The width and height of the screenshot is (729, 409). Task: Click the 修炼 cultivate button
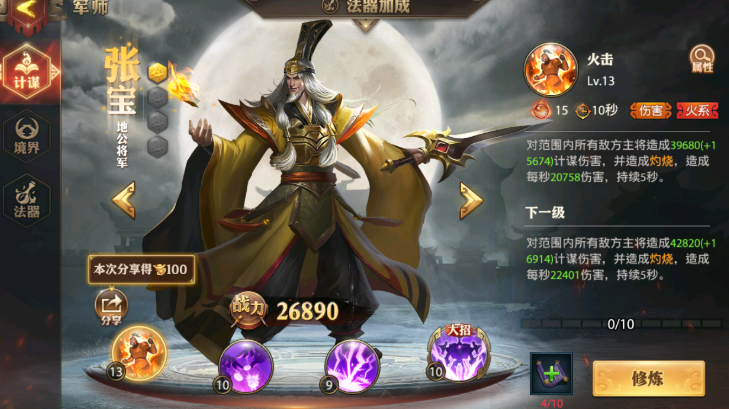coord(648,379)
